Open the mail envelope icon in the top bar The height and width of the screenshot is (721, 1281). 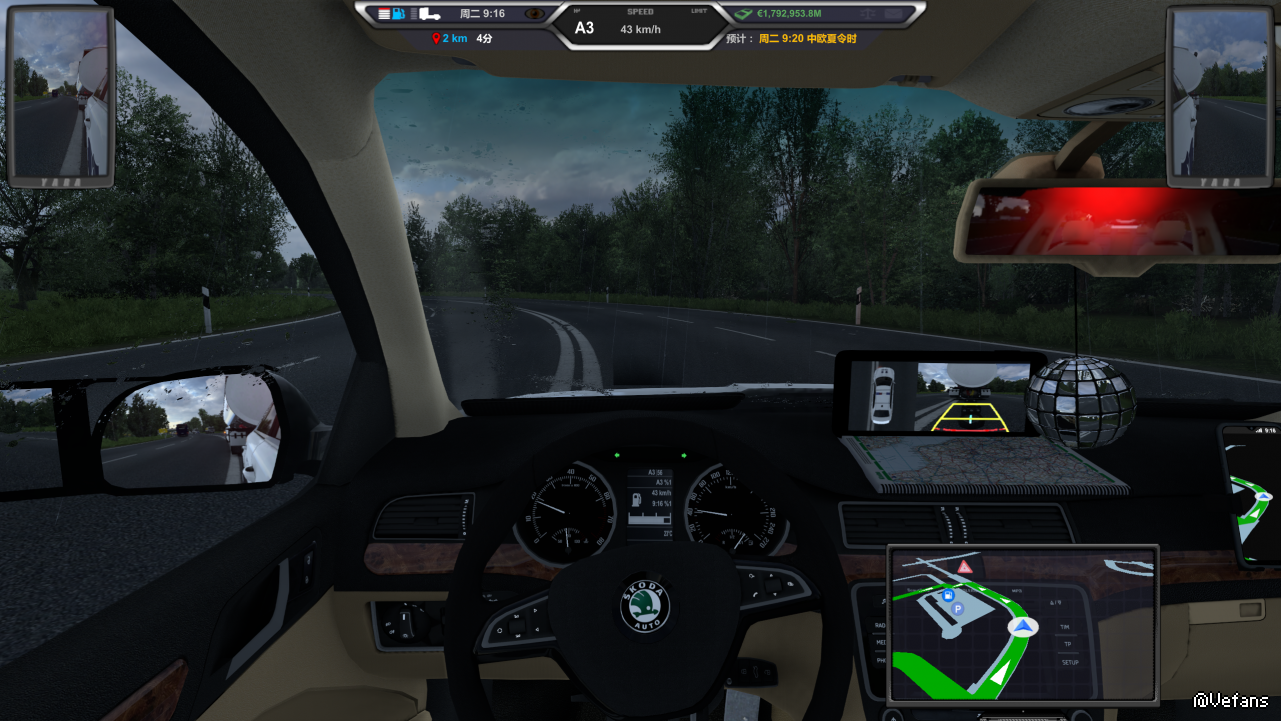coord(893,14)
